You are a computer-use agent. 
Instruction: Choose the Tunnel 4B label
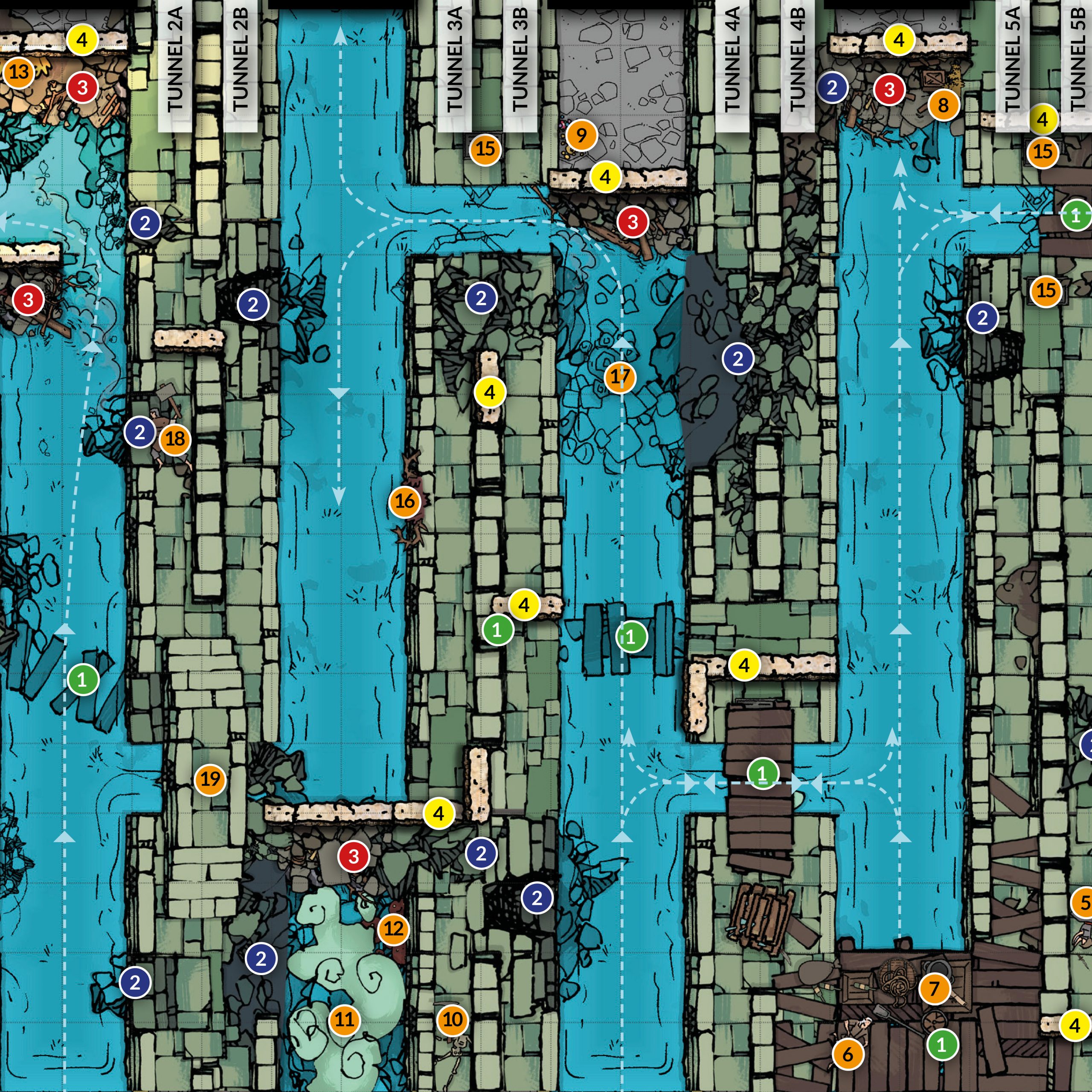(798, 59)
